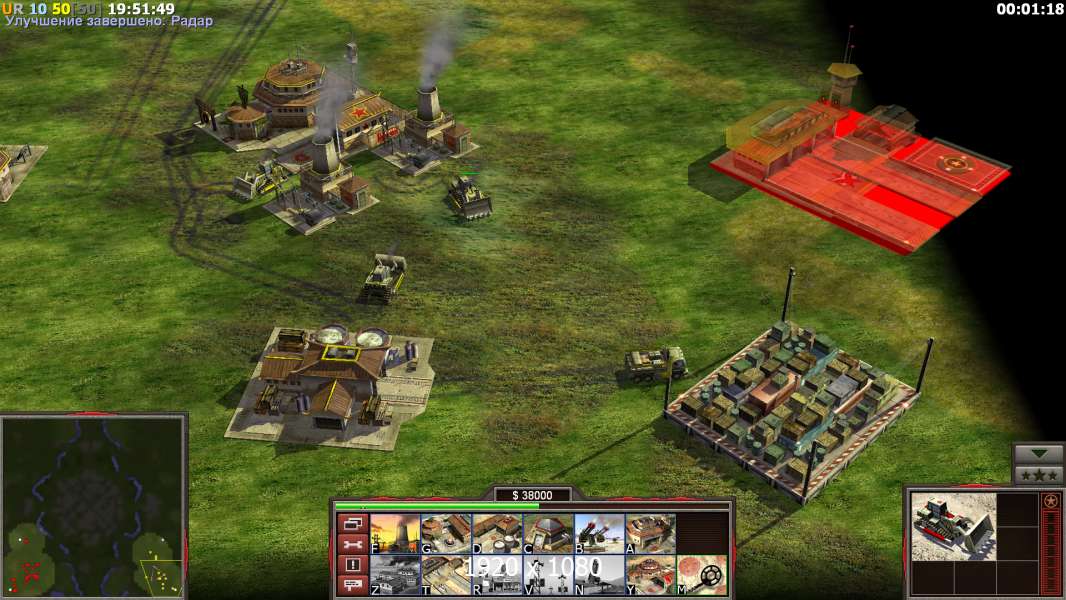Collapse the panel with the down-arrow button
Viewport: 1066px width, 600px height.
tap(1038, 455)
